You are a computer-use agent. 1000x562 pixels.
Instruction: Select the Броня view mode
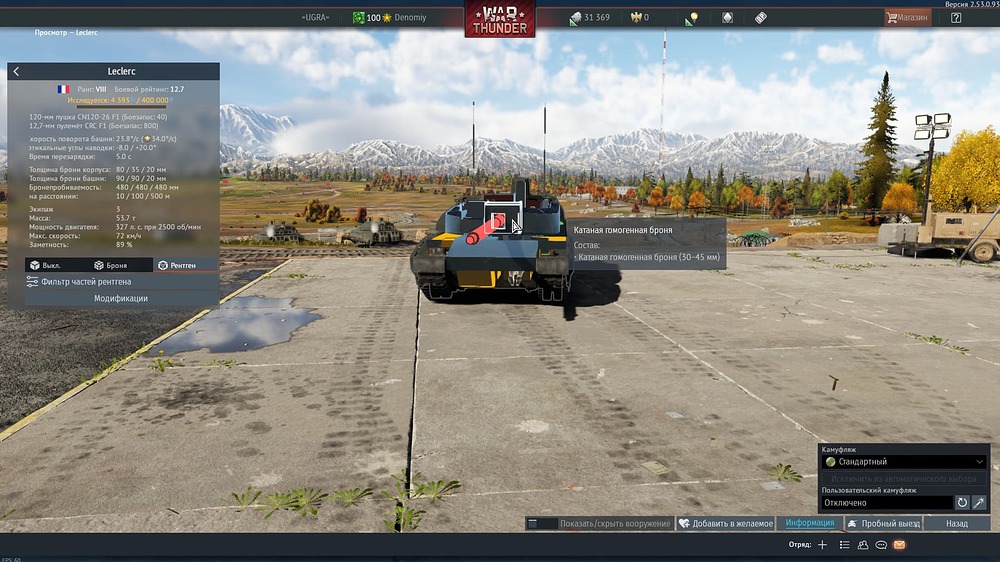[111, 265]
